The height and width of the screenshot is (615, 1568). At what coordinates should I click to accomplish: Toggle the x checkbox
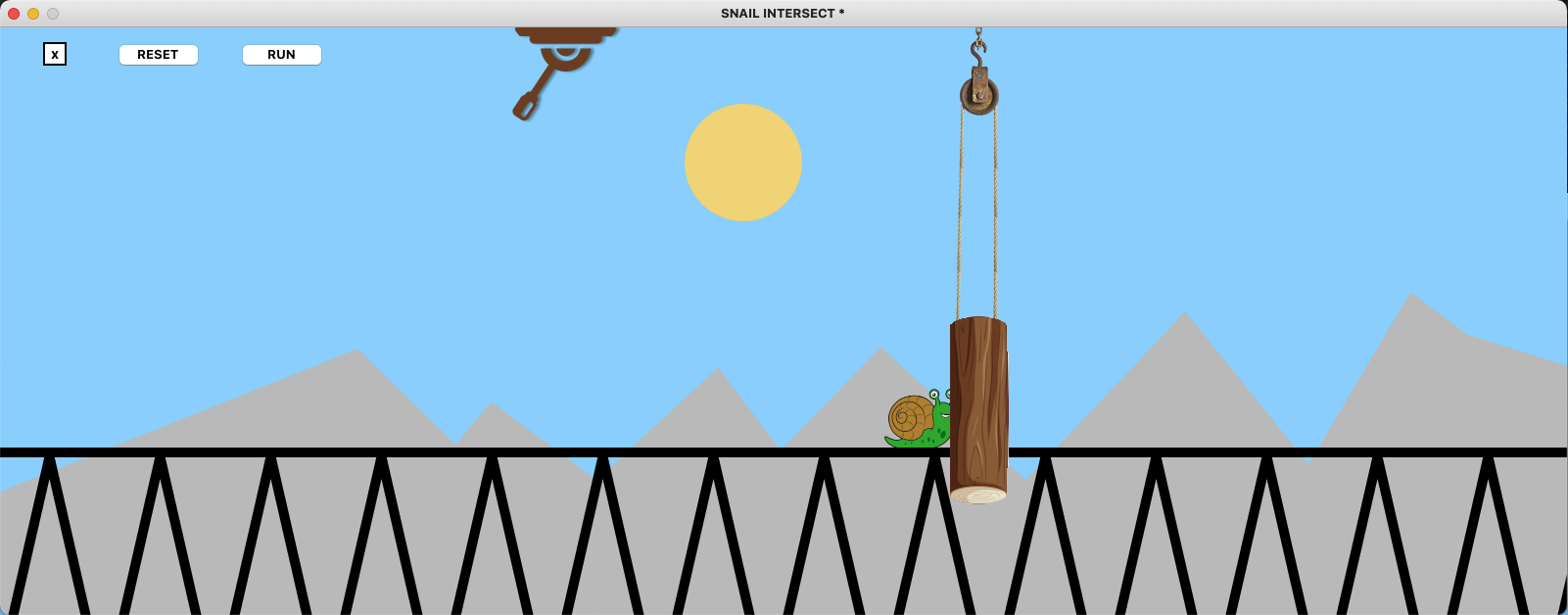55,55
